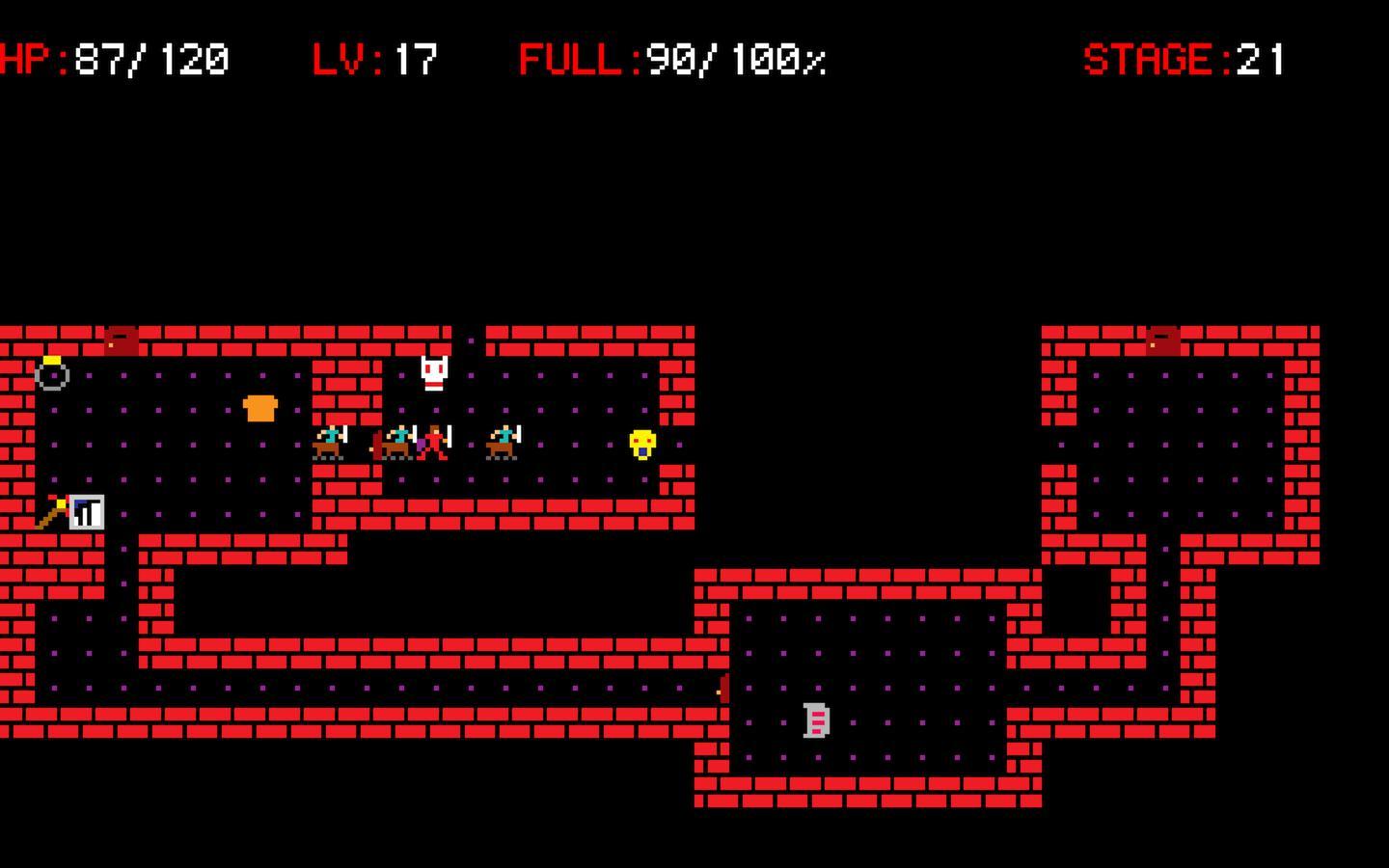Screen dimensions: 1389x868
Task: Click the stairs tile near the wand
Action: point(85,511)
